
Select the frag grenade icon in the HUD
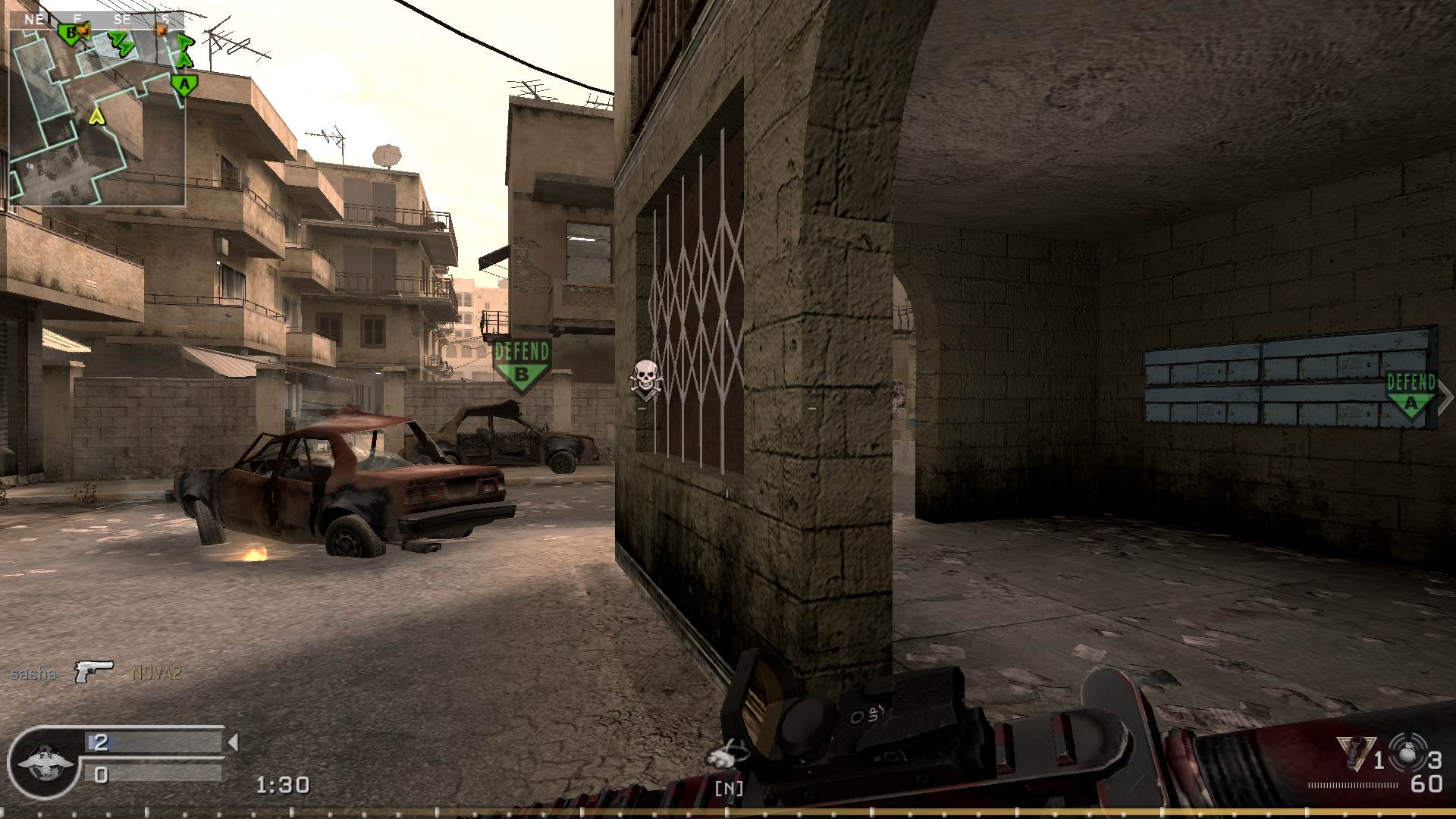point(1357,753)
